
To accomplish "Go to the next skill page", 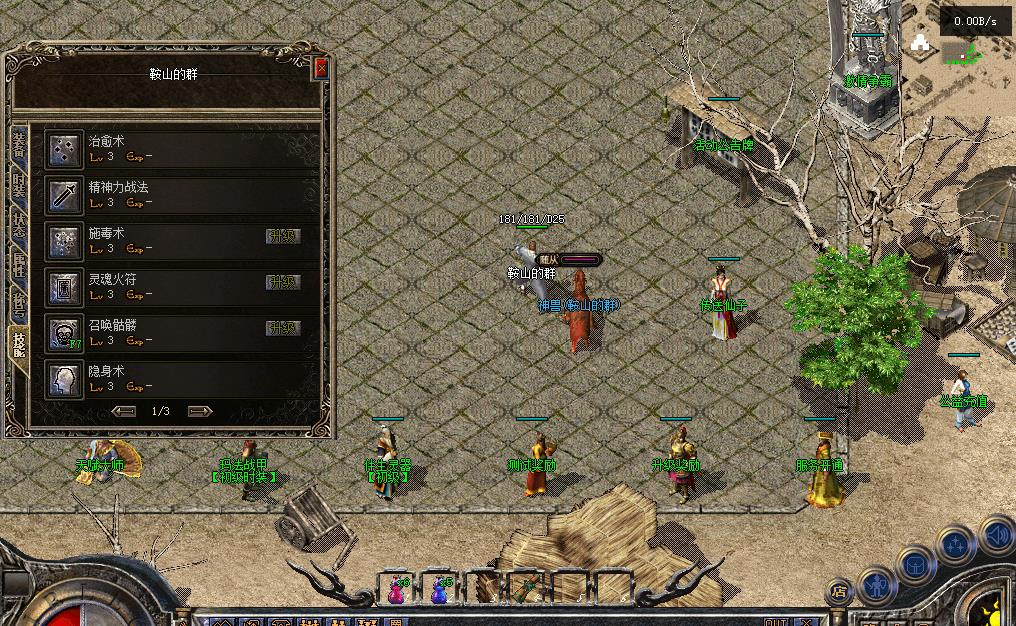I will pos(200,411).
